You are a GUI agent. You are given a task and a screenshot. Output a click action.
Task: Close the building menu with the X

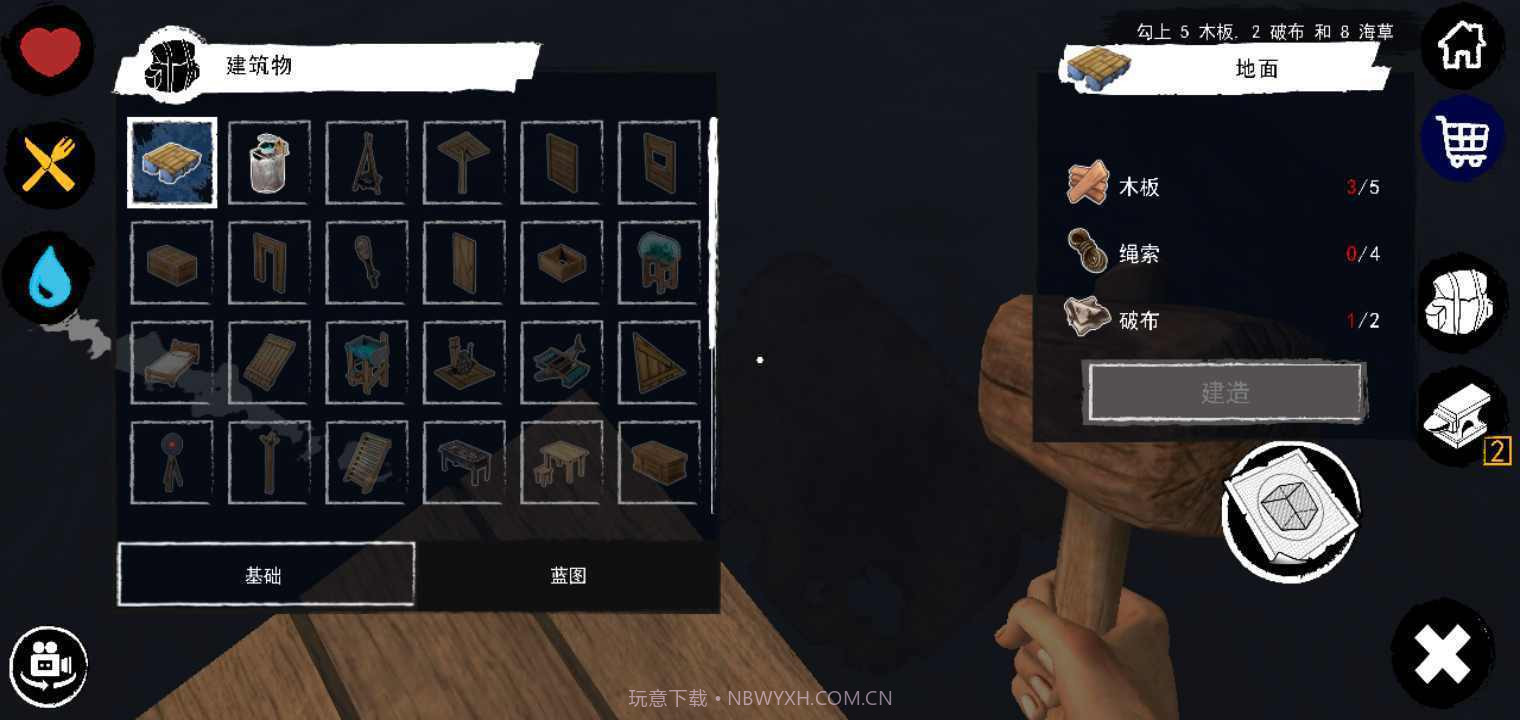click(1440, 655)
